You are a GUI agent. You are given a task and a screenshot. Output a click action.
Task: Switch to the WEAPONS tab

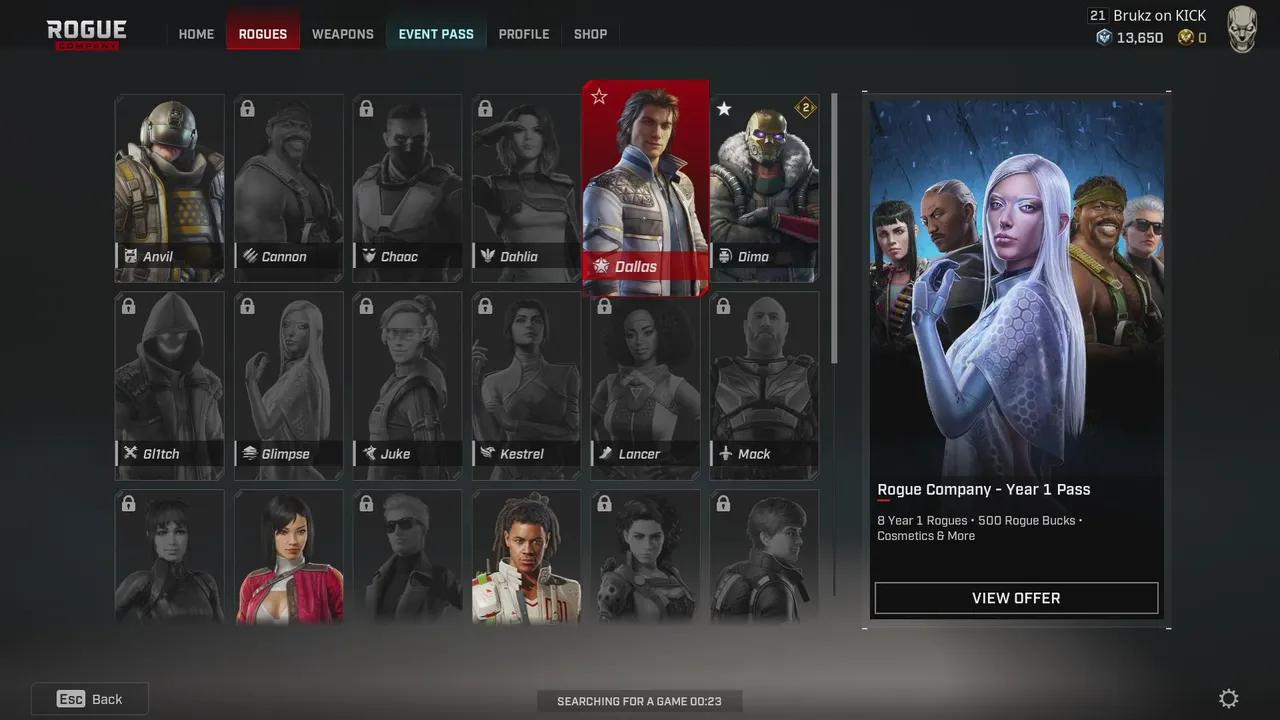point(342,33)
